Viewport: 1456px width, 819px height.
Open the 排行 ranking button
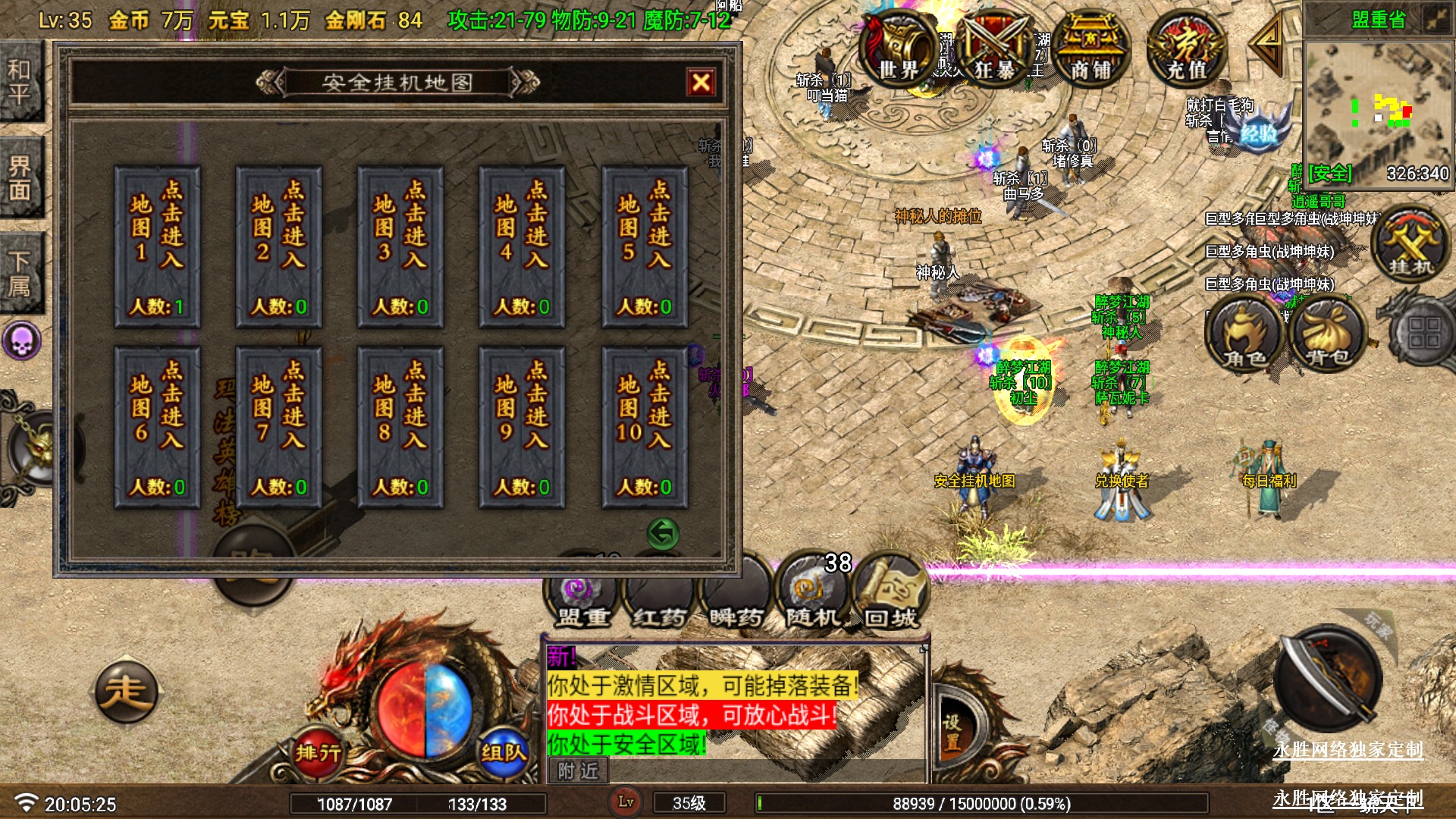tap(318, 752)
